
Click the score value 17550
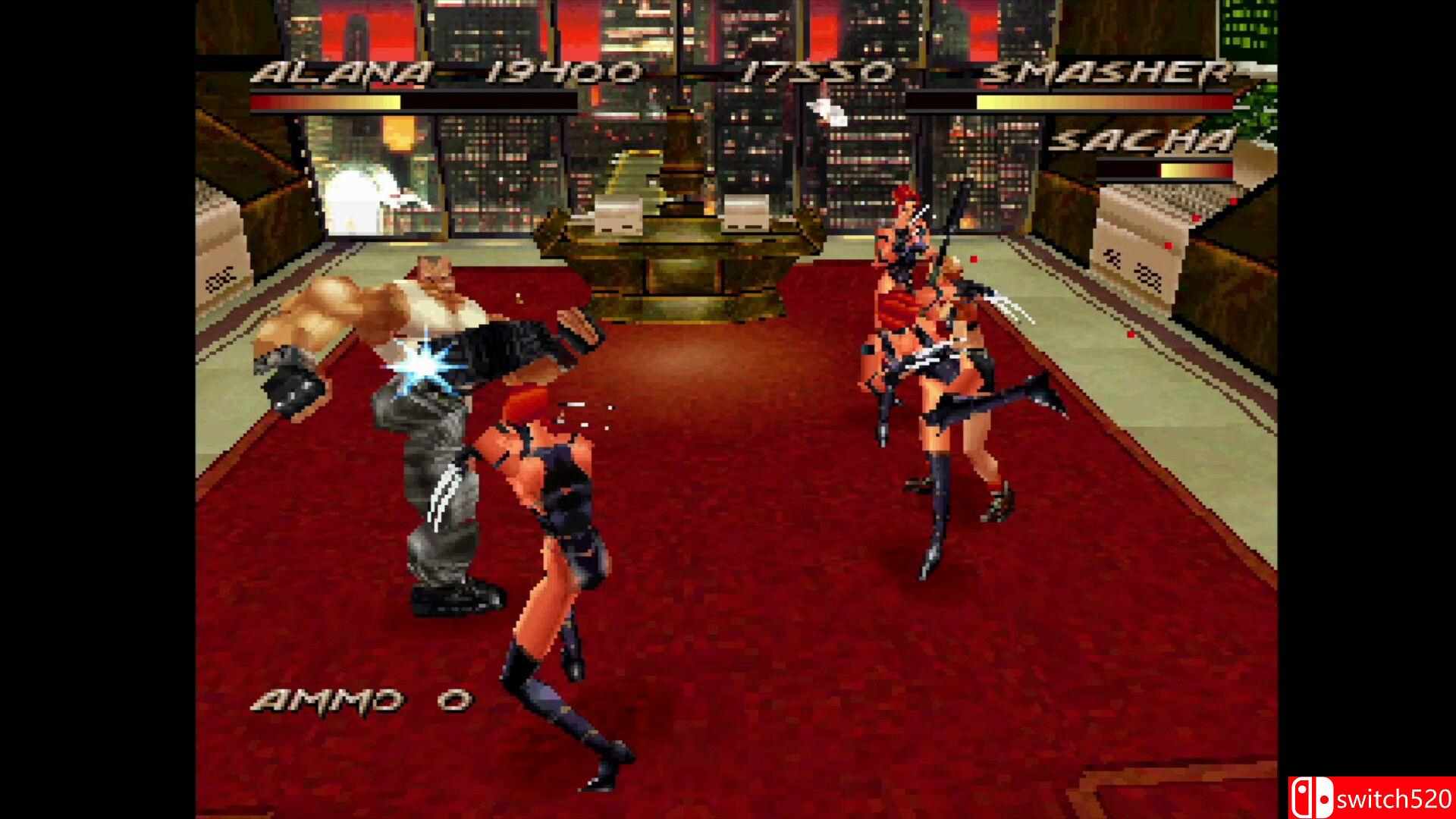coord(815,72)
